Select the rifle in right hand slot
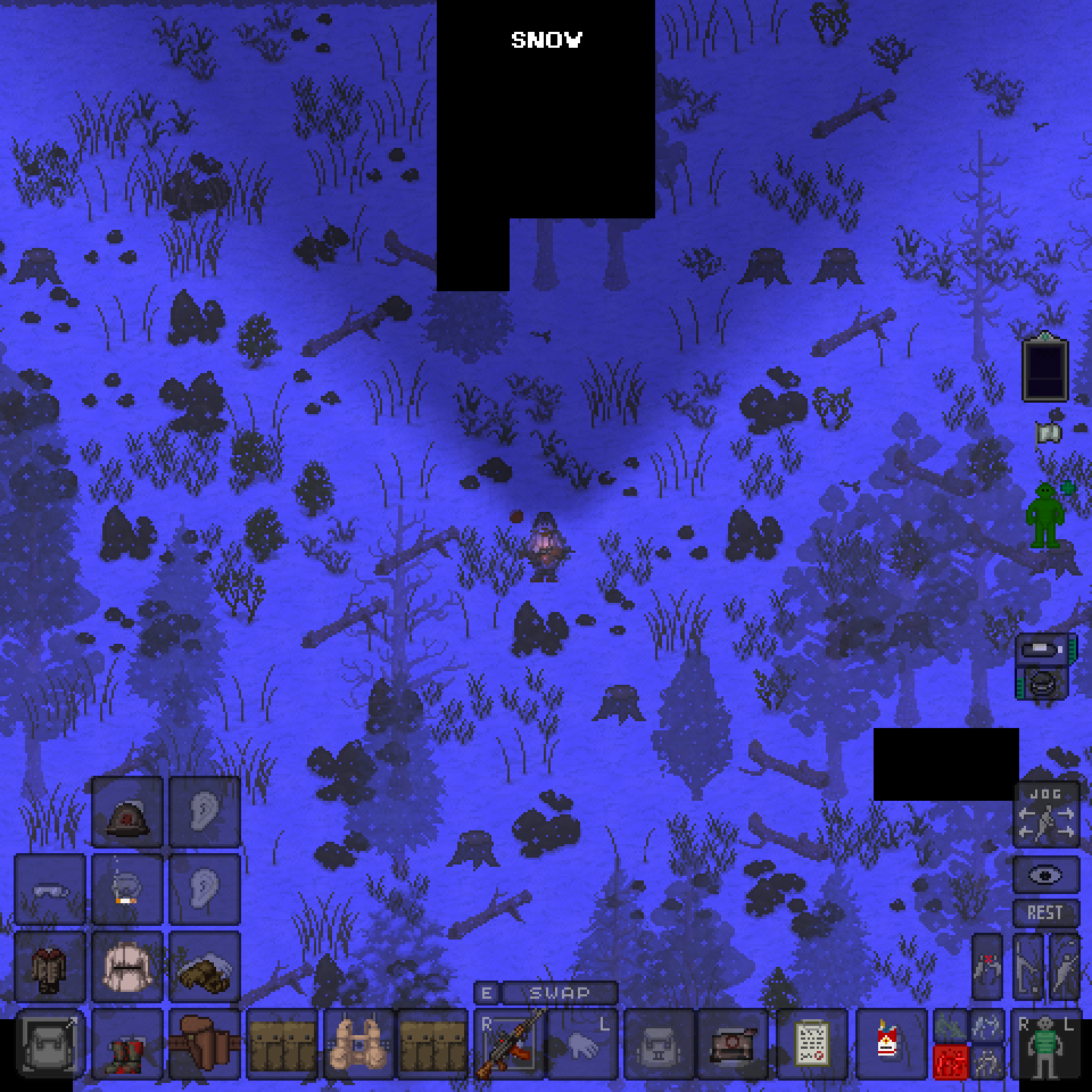Screen dimensions: 1092x1092 [510, 1045]
